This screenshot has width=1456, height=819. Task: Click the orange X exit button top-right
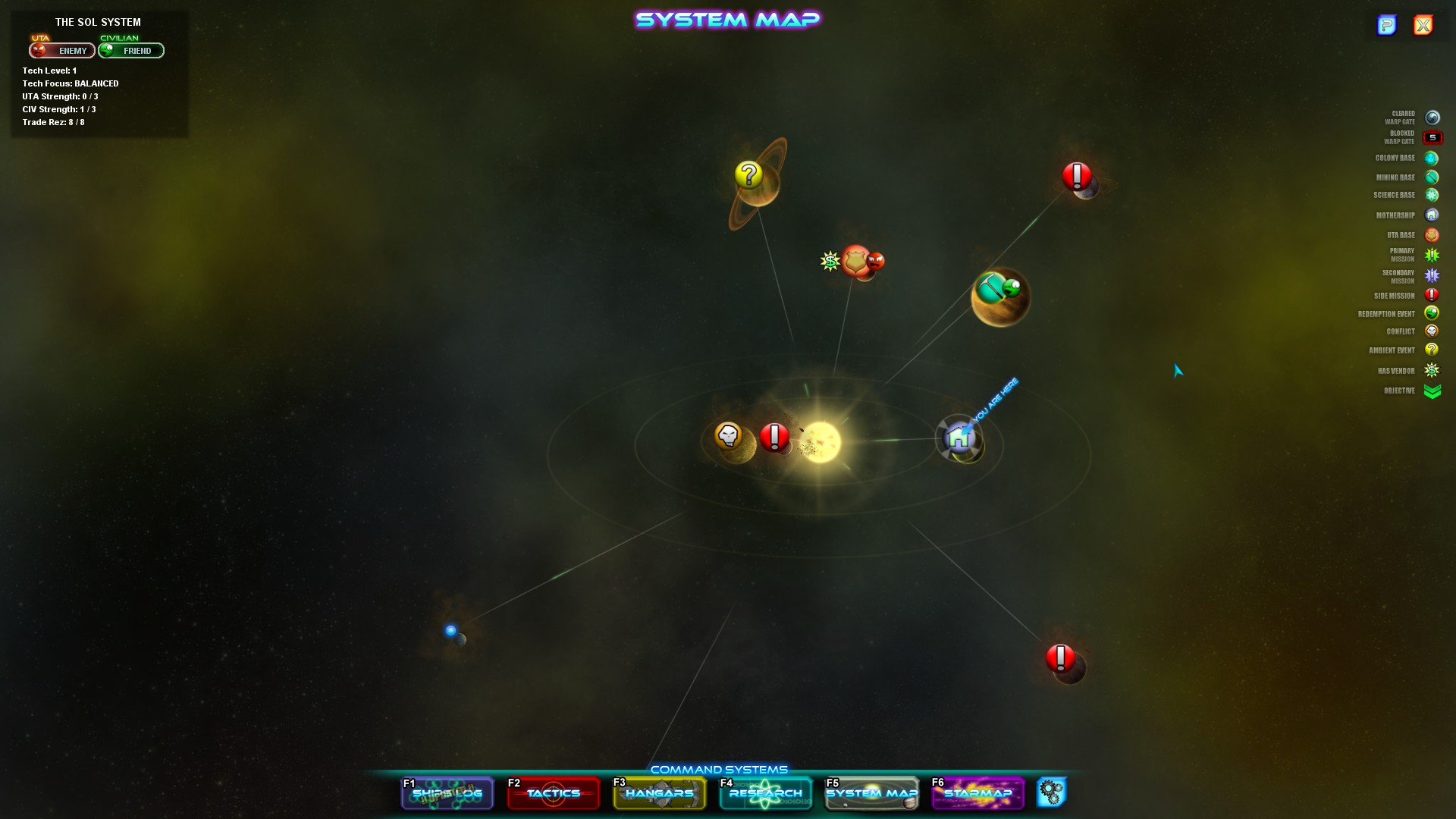tap(1422, 25)
